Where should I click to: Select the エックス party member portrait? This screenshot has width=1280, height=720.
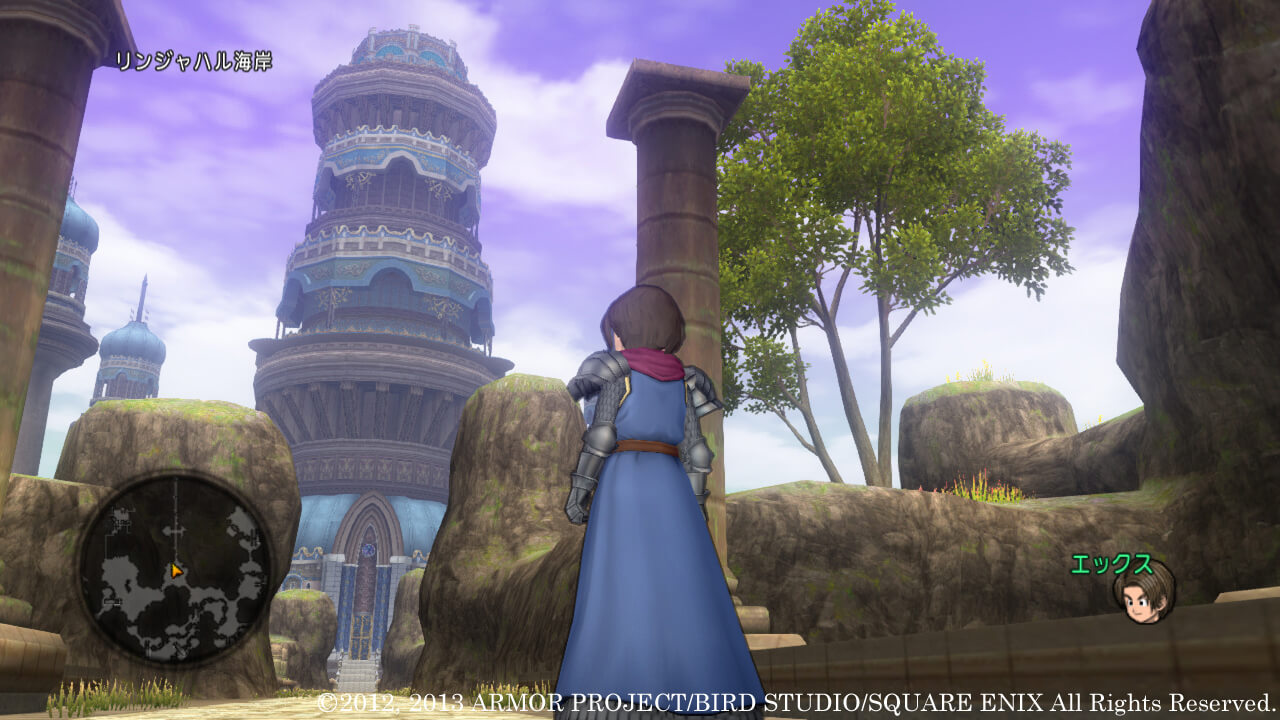(x=1143, y=592)
